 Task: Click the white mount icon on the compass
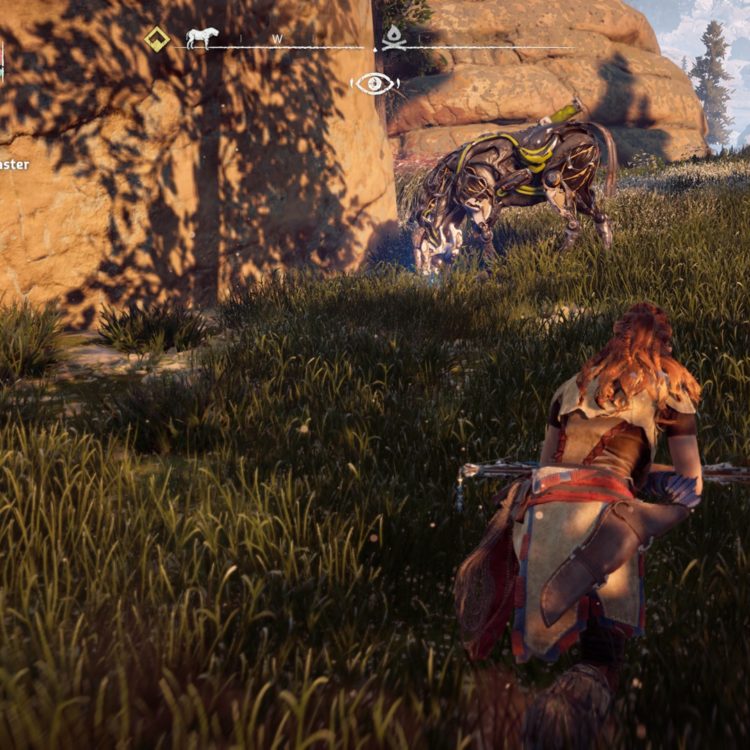click(201, 38)
